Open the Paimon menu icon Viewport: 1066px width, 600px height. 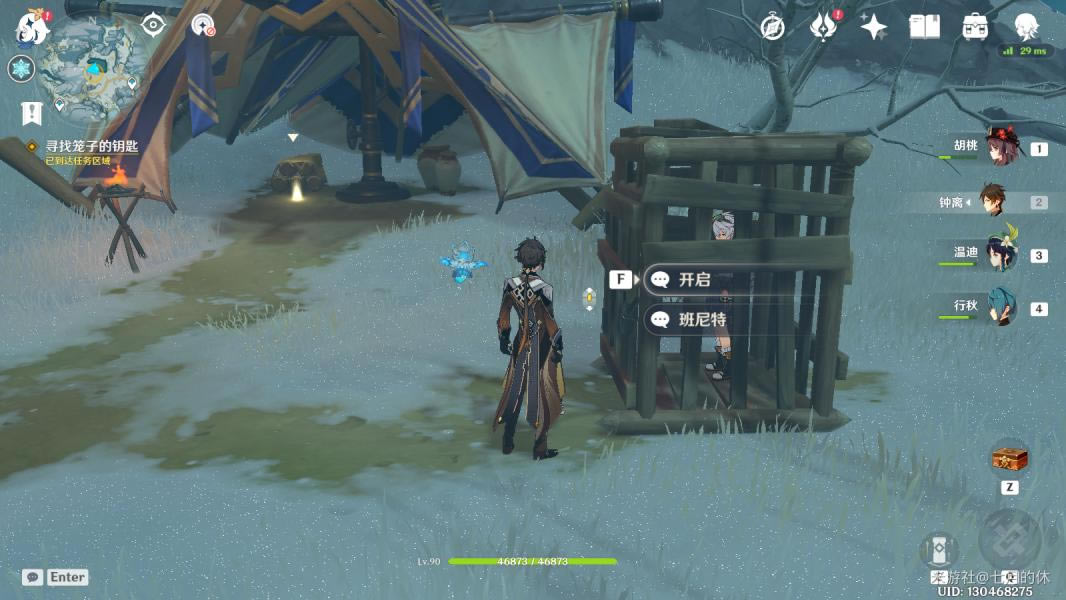[30, 27]
